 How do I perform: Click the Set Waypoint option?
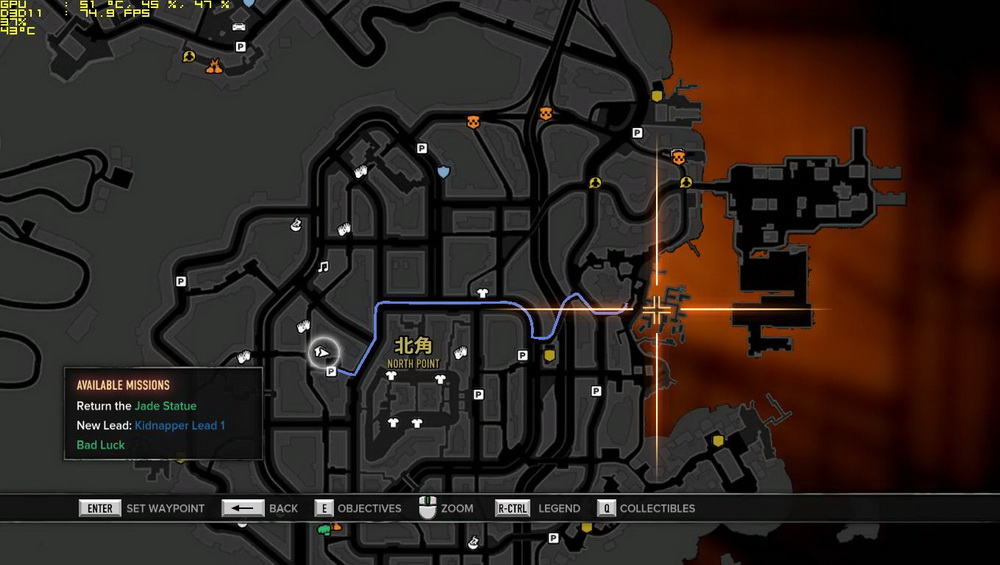coord(142,508)
